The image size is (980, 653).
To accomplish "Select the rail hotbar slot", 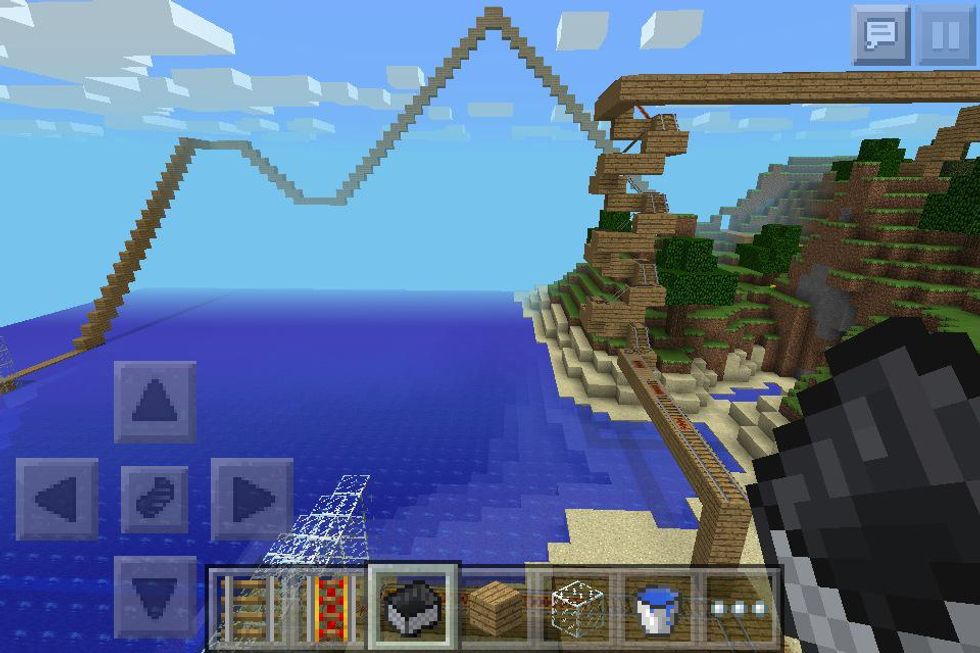I will pos(246,607).
